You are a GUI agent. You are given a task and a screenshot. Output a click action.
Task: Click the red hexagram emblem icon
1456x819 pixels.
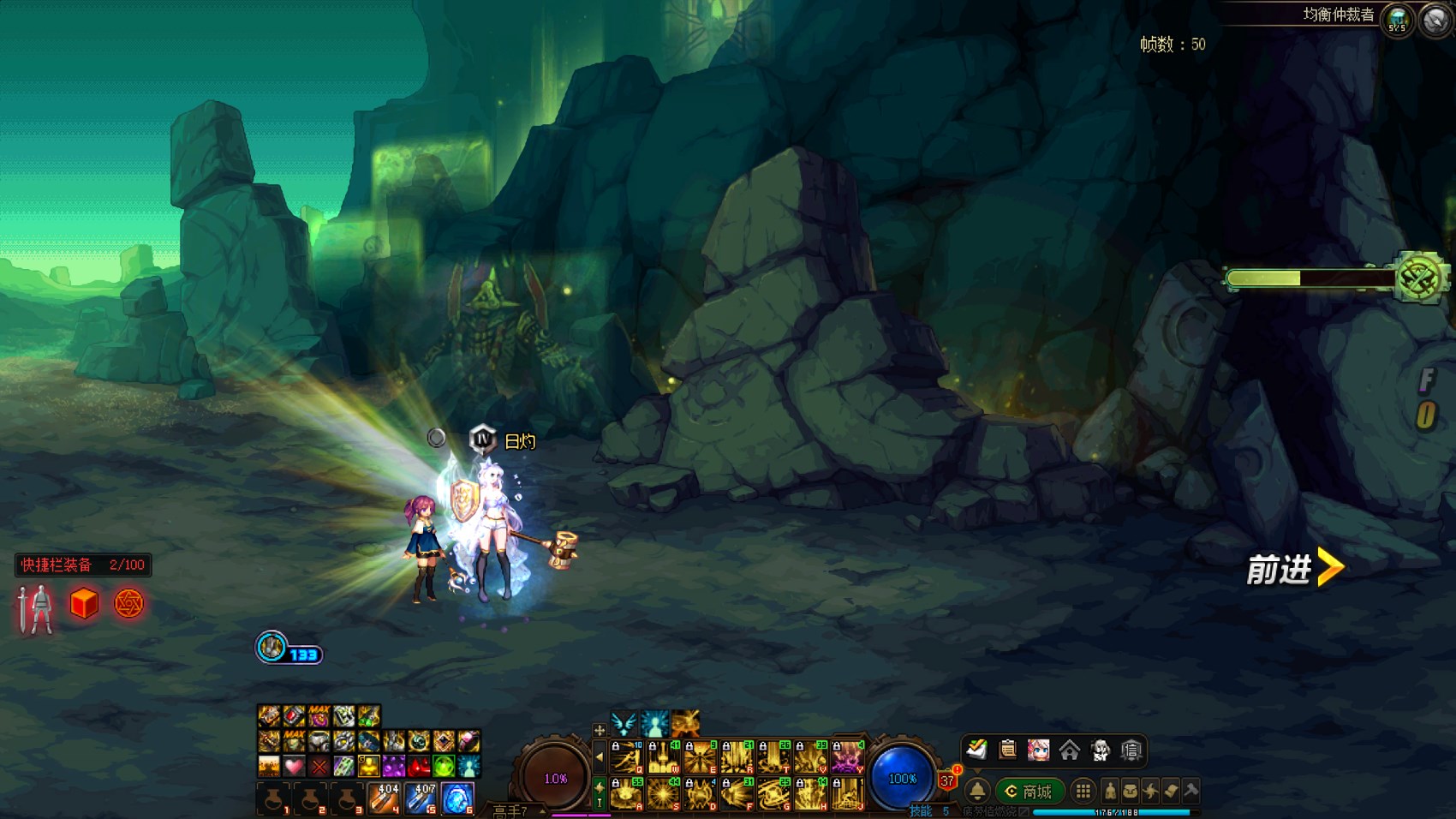128,604
